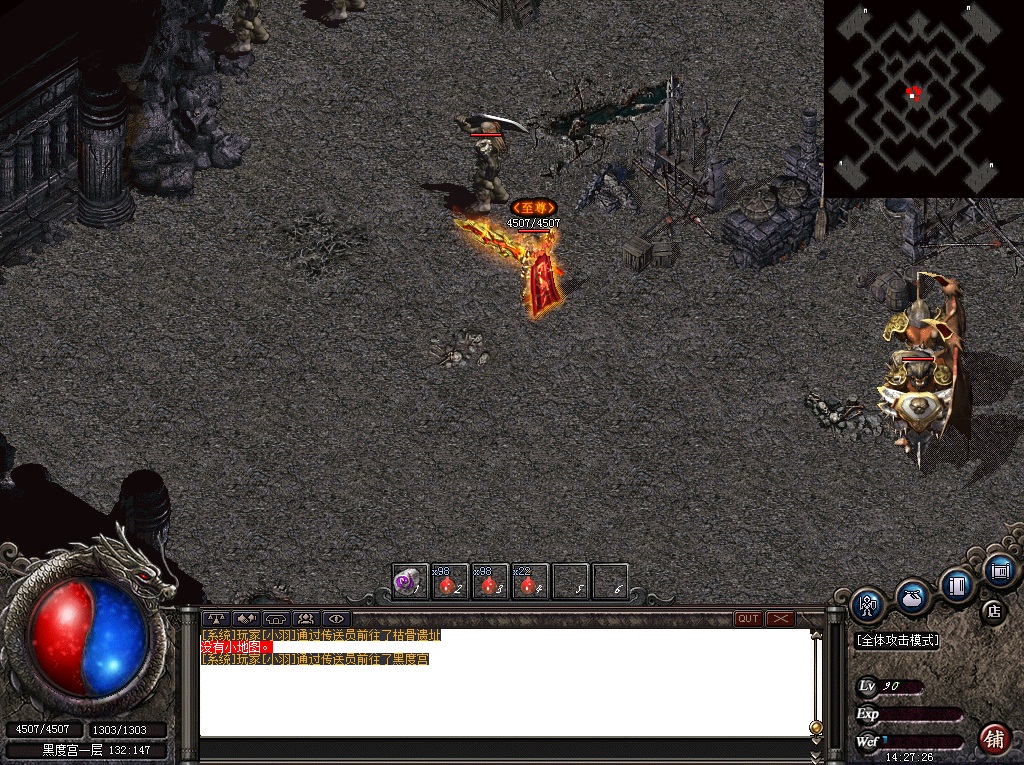
Task: Open the skill book icon
Action: coord(957,584)
